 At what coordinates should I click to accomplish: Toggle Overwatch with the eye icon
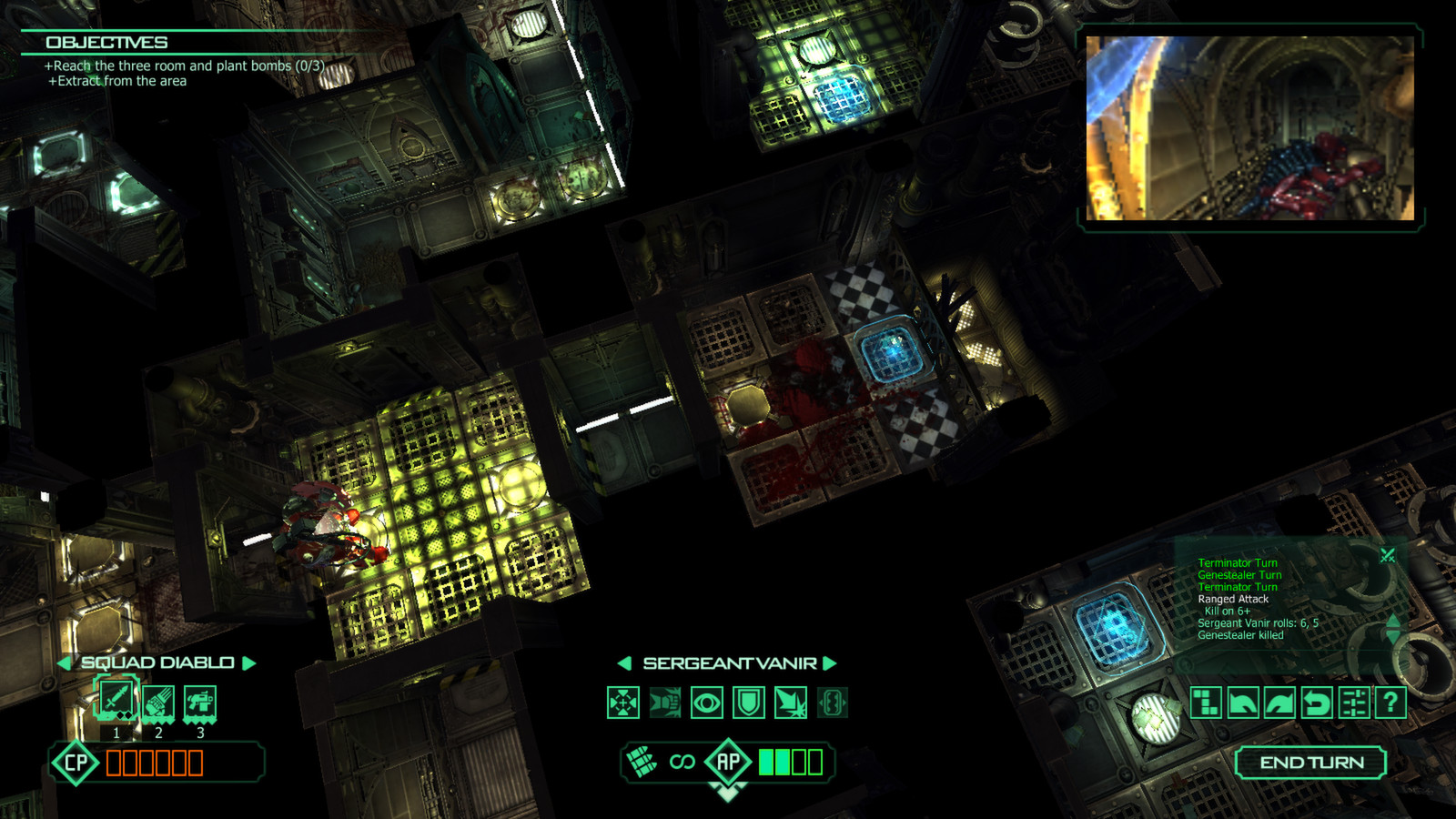[706, 703]
